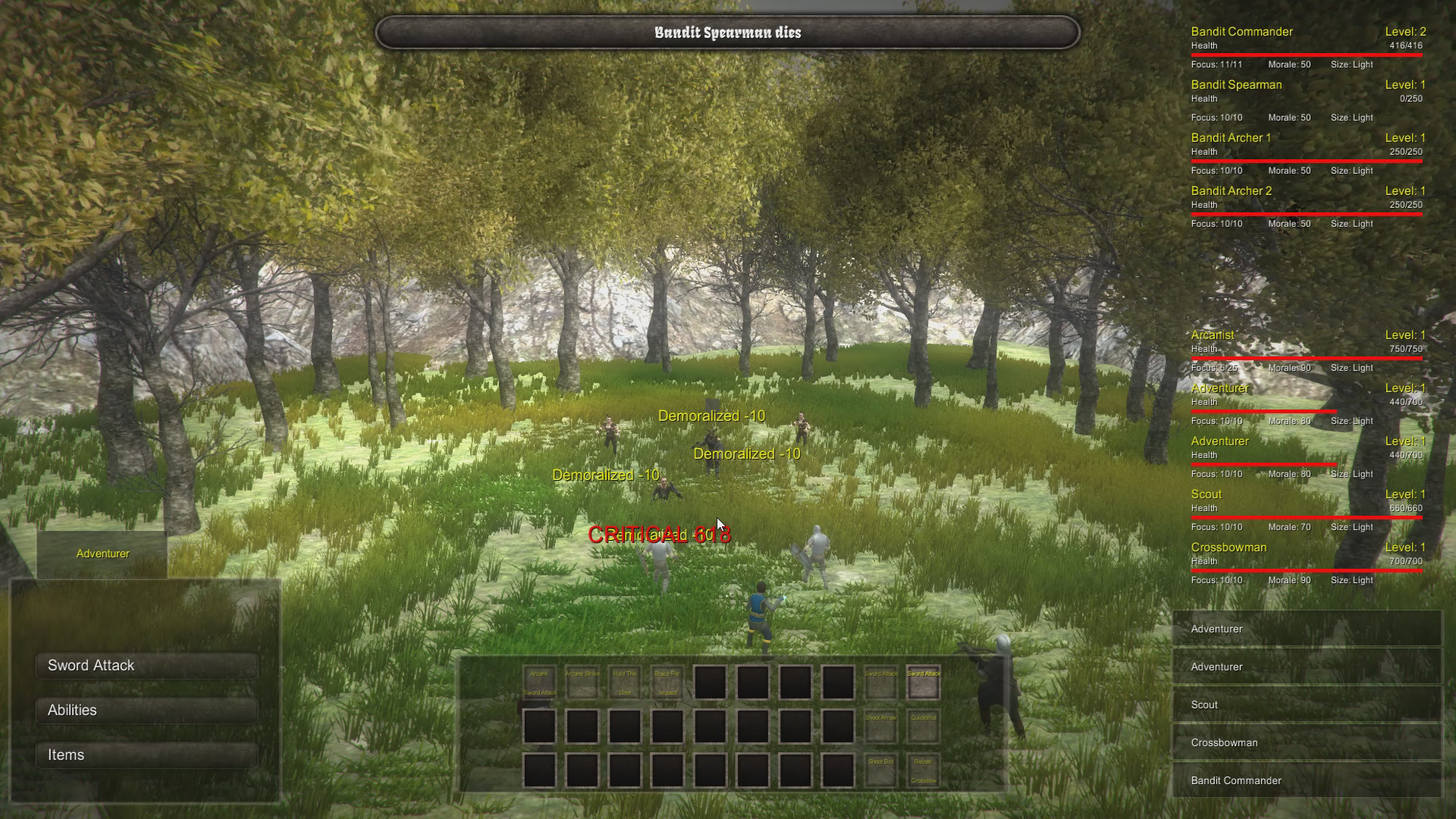Trigger the Brace For Impact! ability
The image size is (1456, 819).
[x=667, y=681]
